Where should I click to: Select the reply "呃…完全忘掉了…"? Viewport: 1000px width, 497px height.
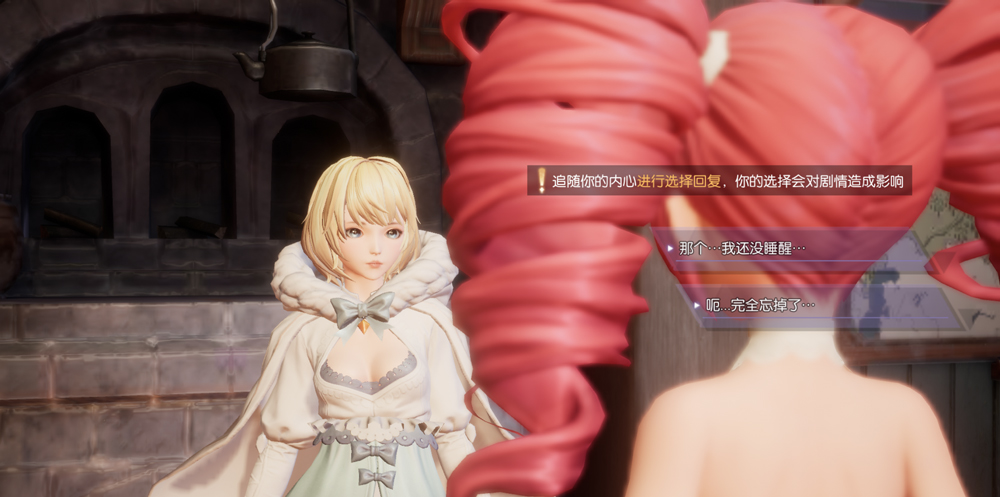tap(760, 304)
